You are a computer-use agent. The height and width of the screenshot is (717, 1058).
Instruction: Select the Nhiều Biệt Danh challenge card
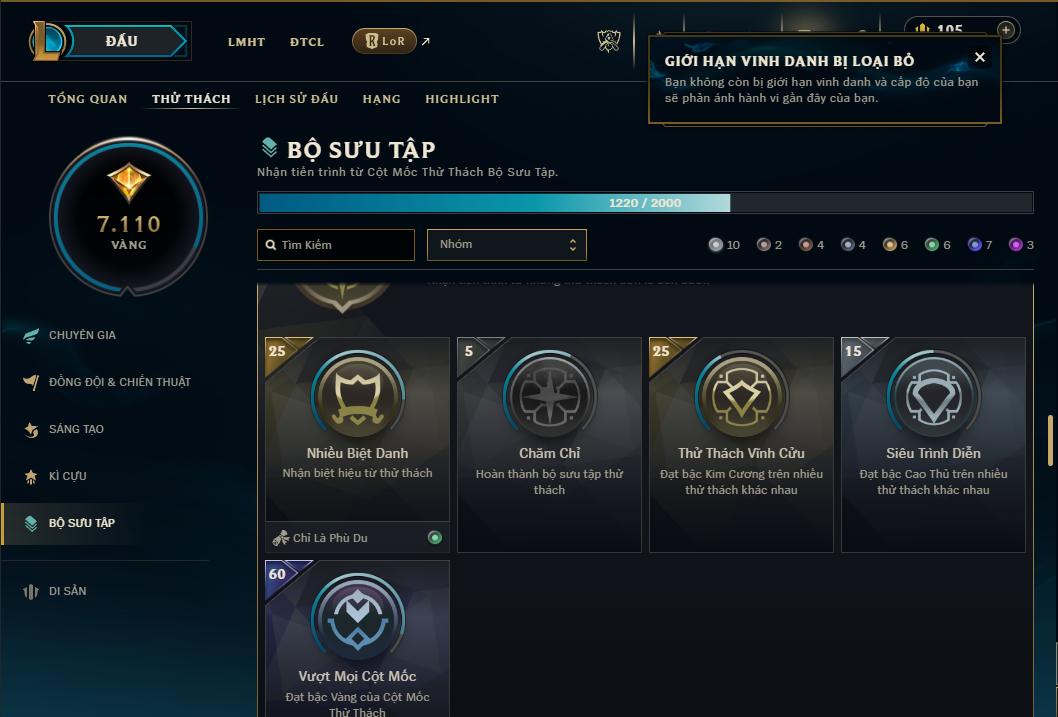[357, 430]
